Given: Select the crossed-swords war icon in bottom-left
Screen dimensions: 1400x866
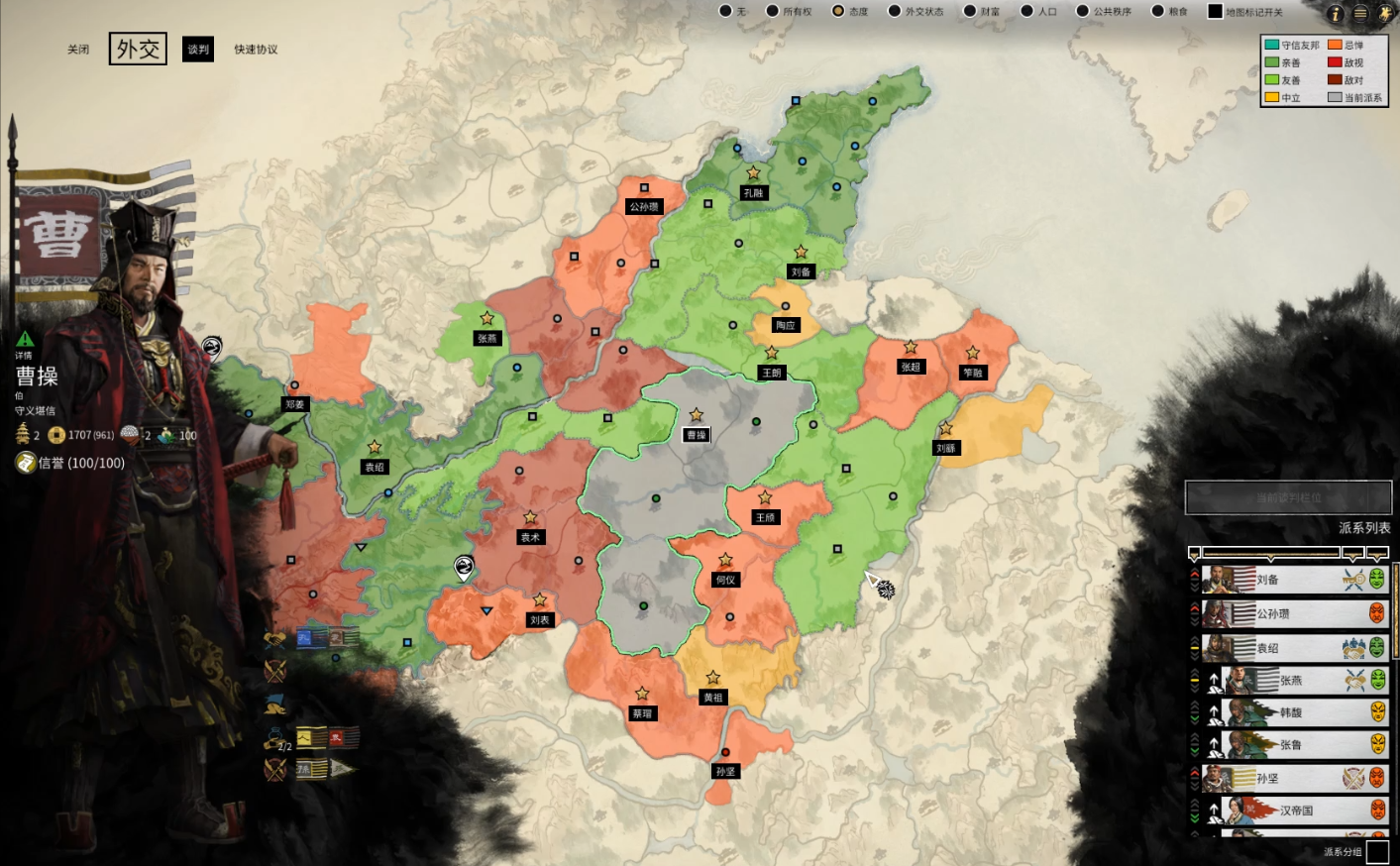Looking at the screenshot, I should (x=274, y=672).
